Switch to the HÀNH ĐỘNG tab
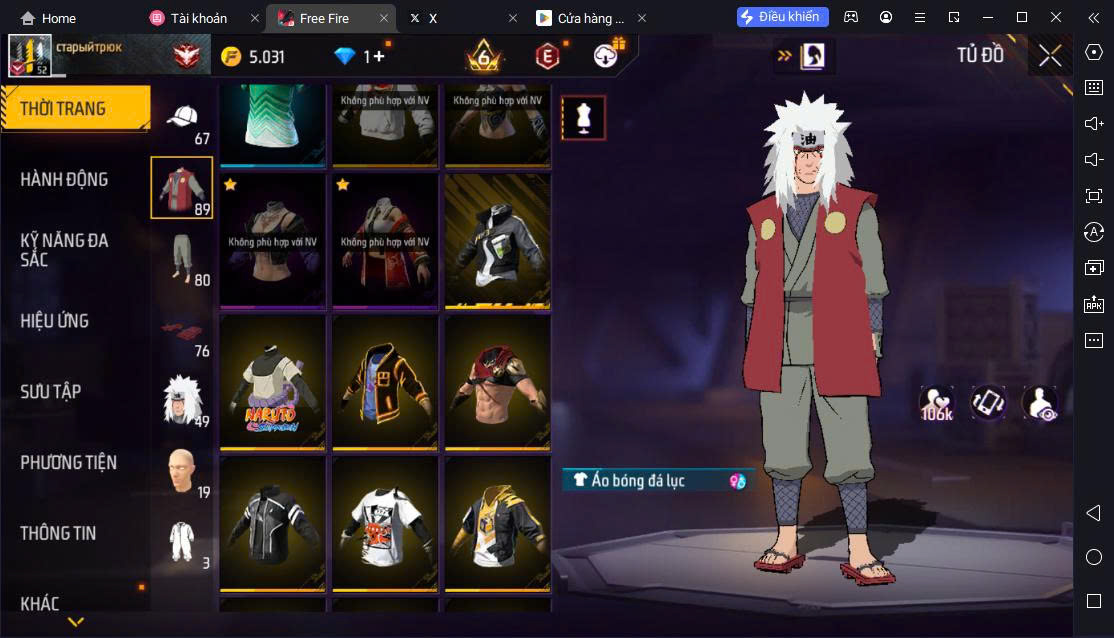Viewport: 1114px width, 638px height. tap(64, 179)
